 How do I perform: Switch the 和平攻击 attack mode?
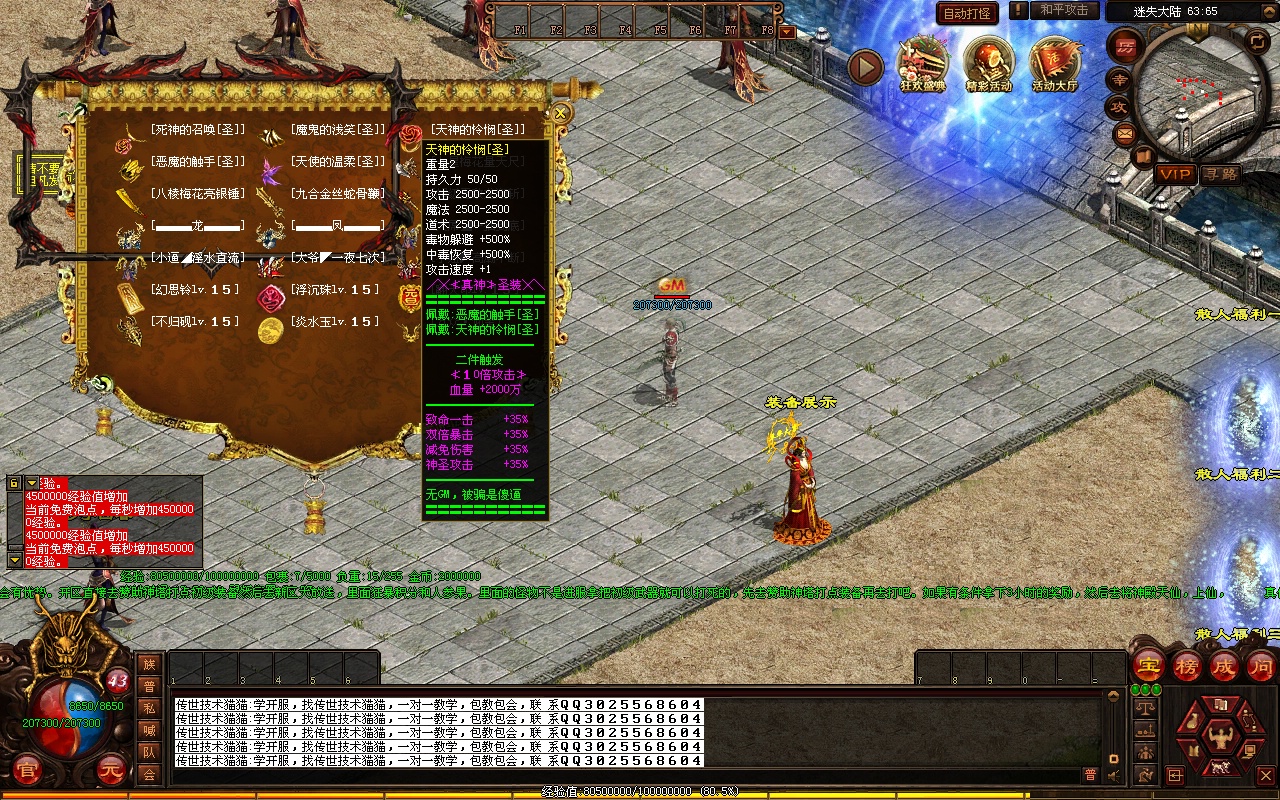(x=1063, y=10)
